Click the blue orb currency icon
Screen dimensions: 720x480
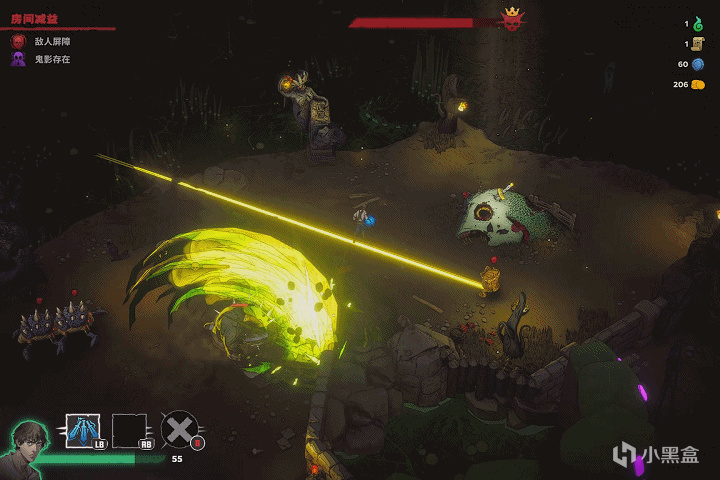click(698, 64)
